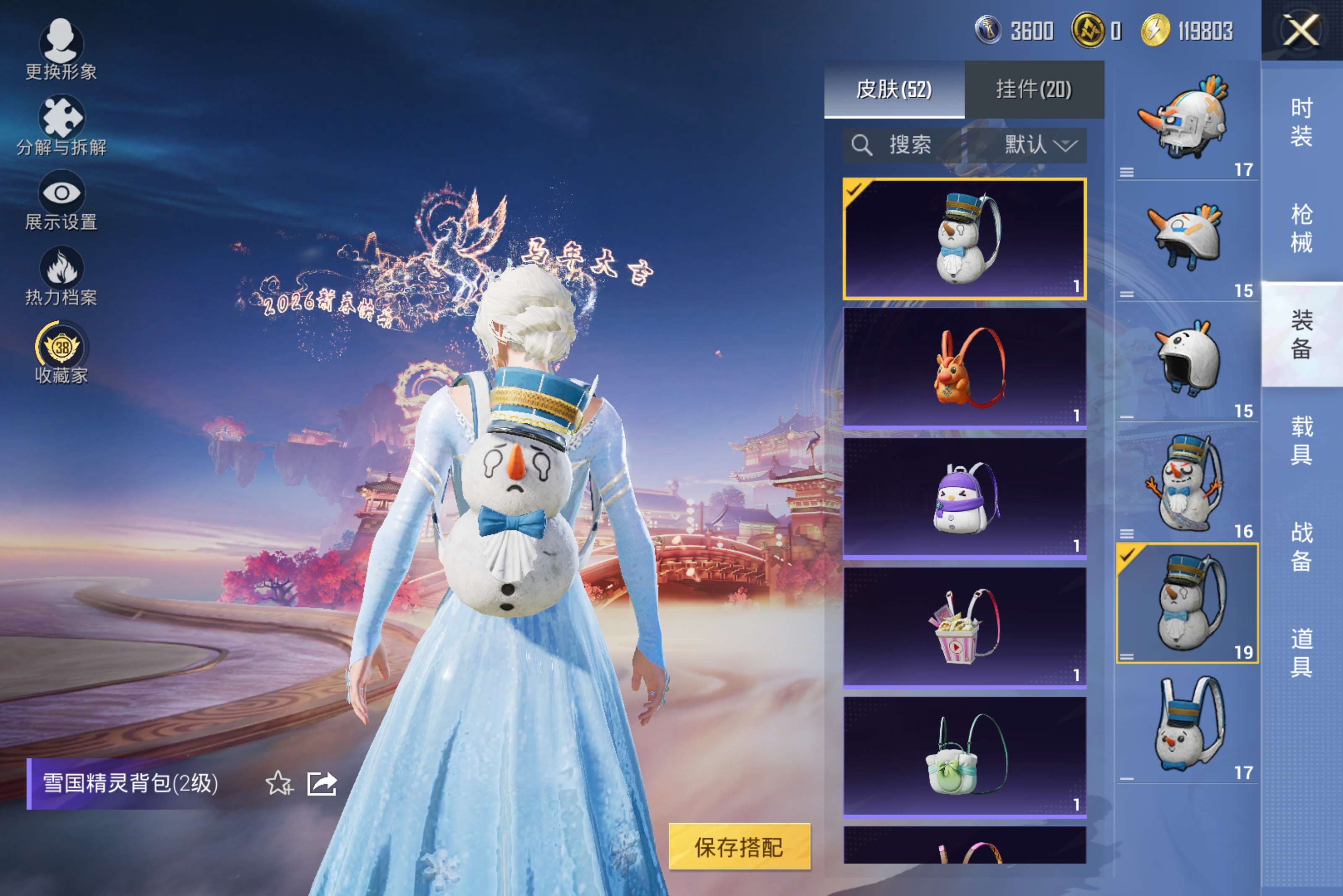1343x896 pixels.
Task: Open the 收藏家 collector badge
Action: (x=61, y=352)
